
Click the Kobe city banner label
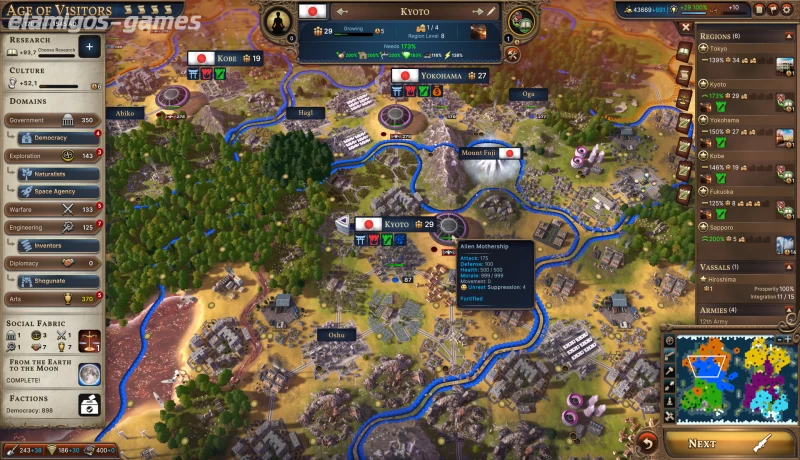(226, 58)
